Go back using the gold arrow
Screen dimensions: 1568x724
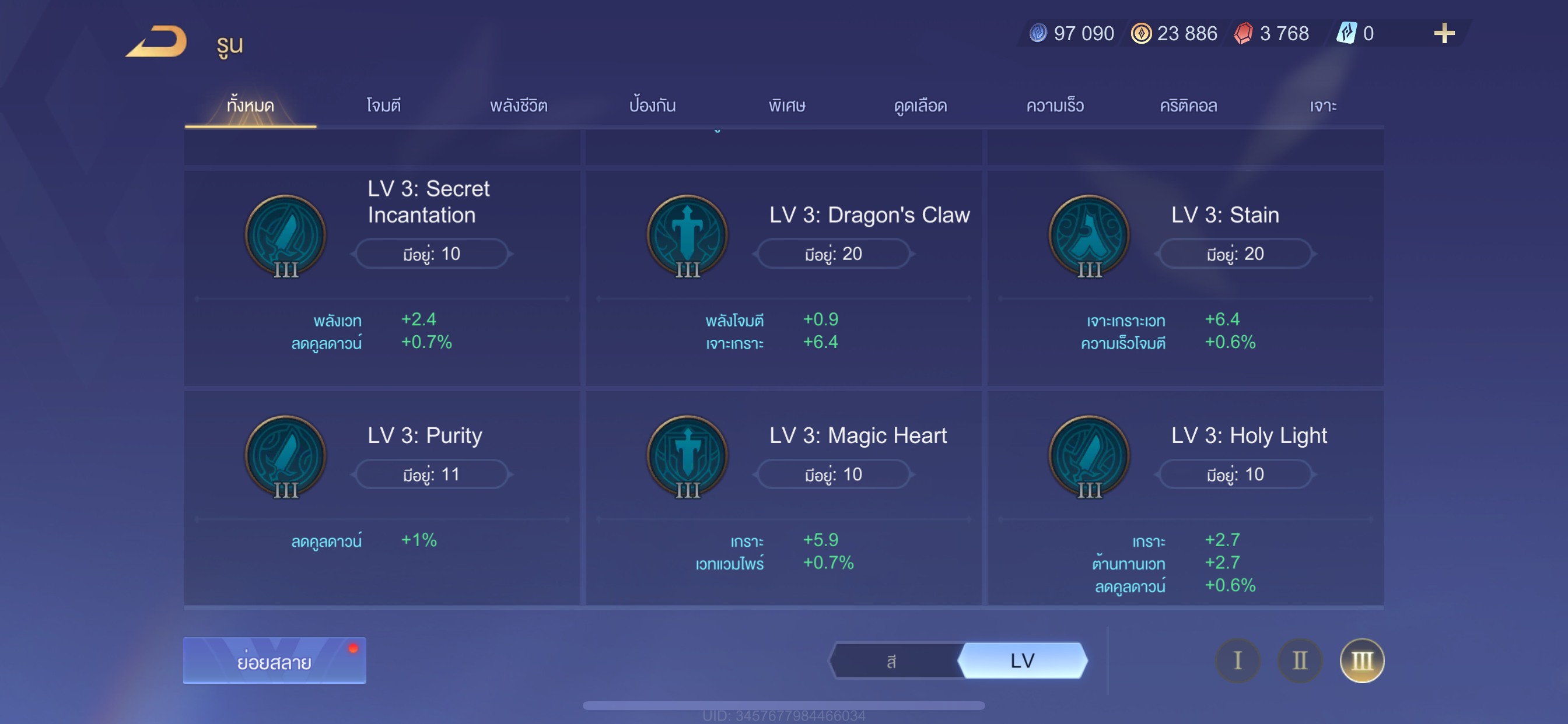pos(157,41)
